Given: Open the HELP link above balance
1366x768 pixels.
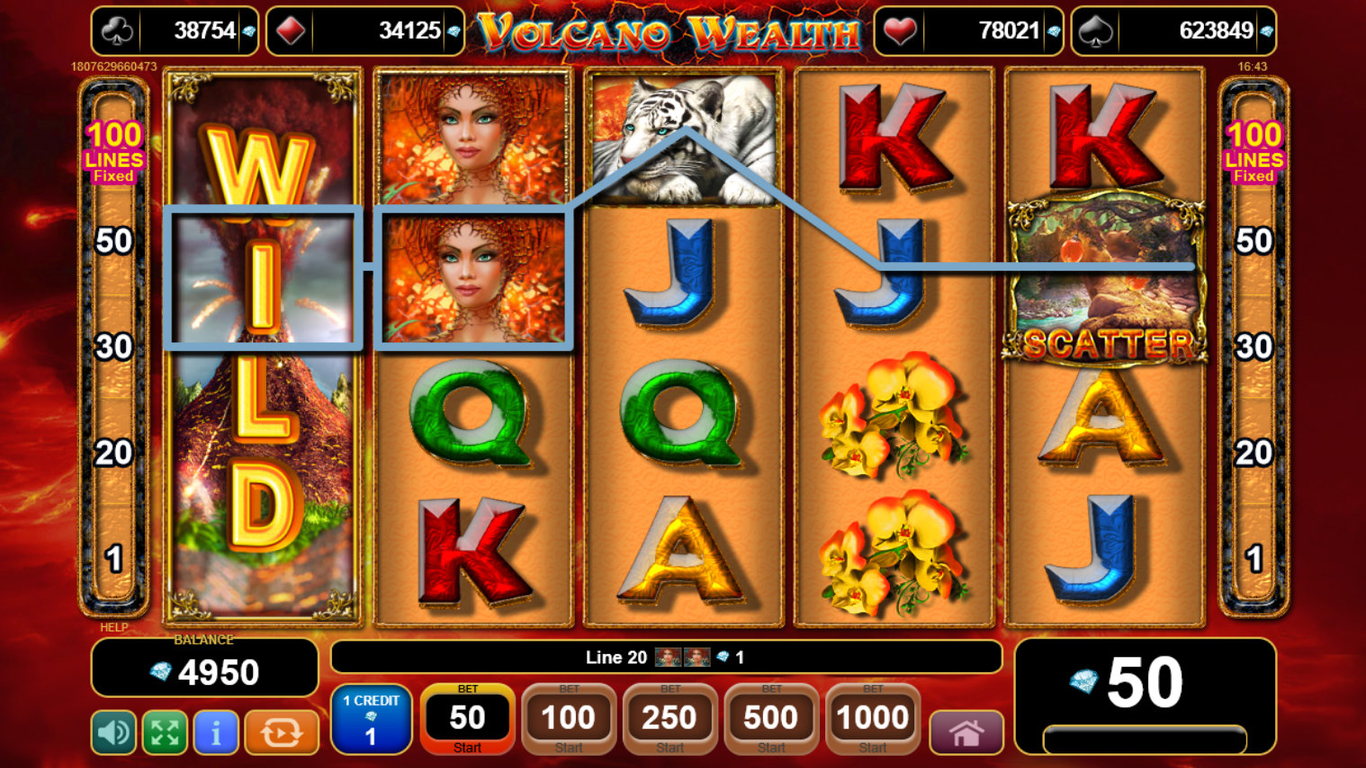Looking at the screenshot, I should (114, 628).
